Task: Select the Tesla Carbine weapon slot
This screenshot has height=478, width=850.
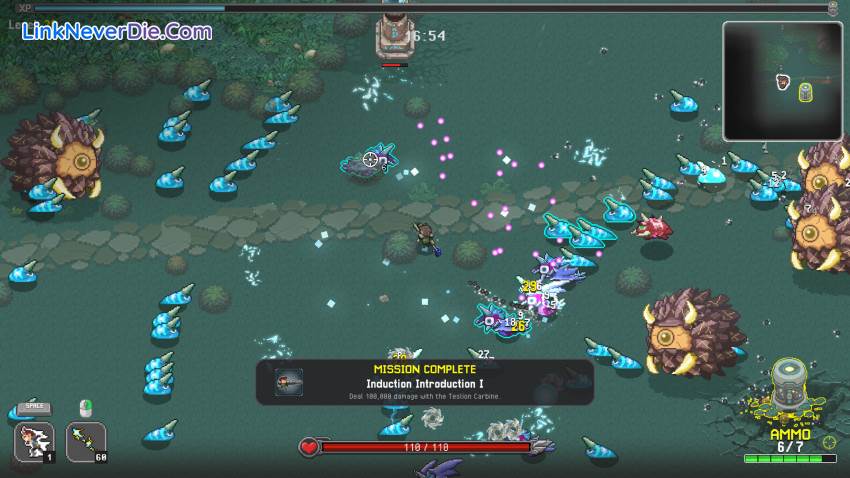Action: [x=86, y=441]
